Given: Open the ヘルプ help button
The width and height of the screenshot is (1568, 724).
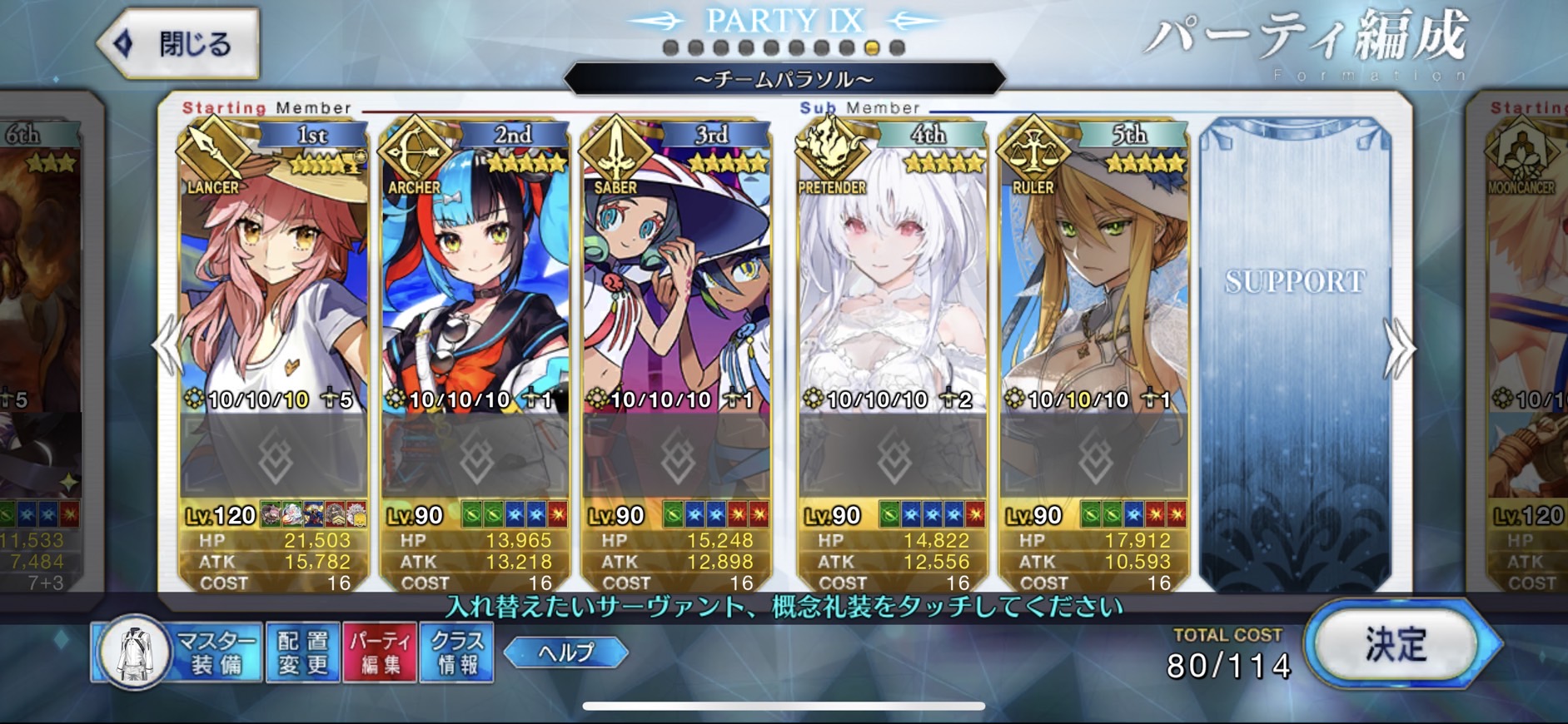Looking at the screenshot, I should click(x=566, y=652).
